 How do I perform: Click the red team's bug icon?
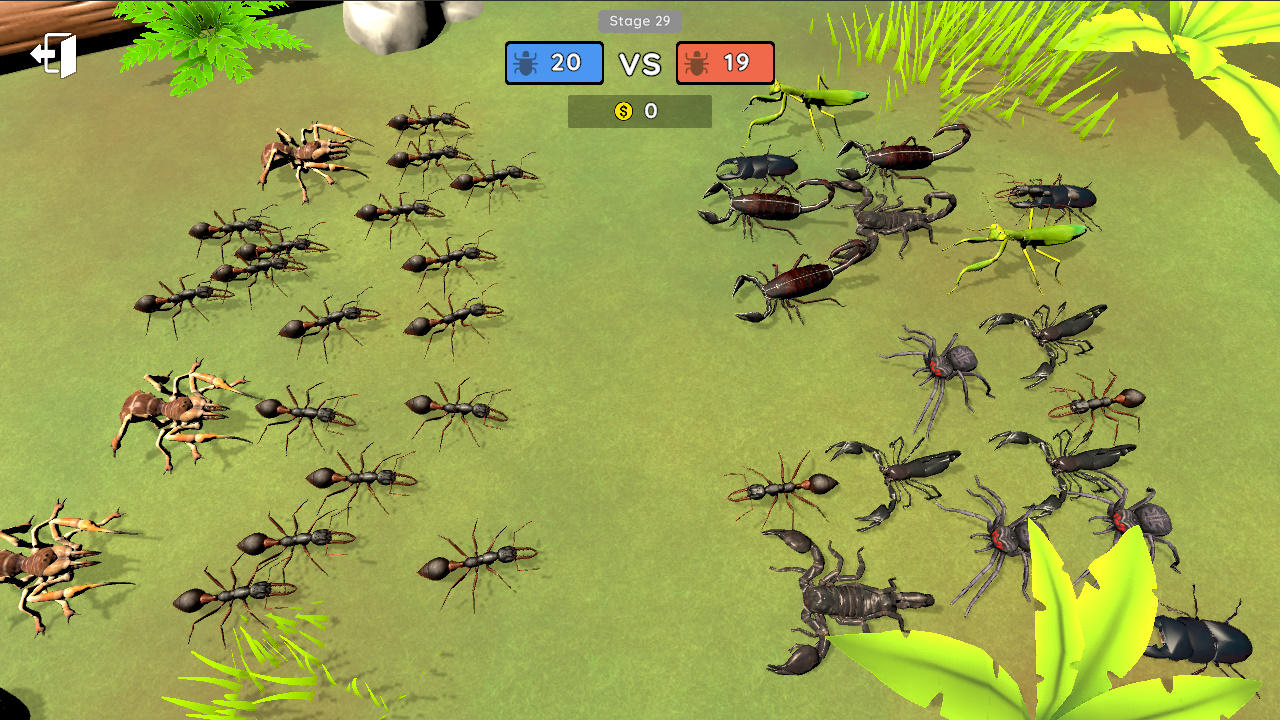click(696, 62)
